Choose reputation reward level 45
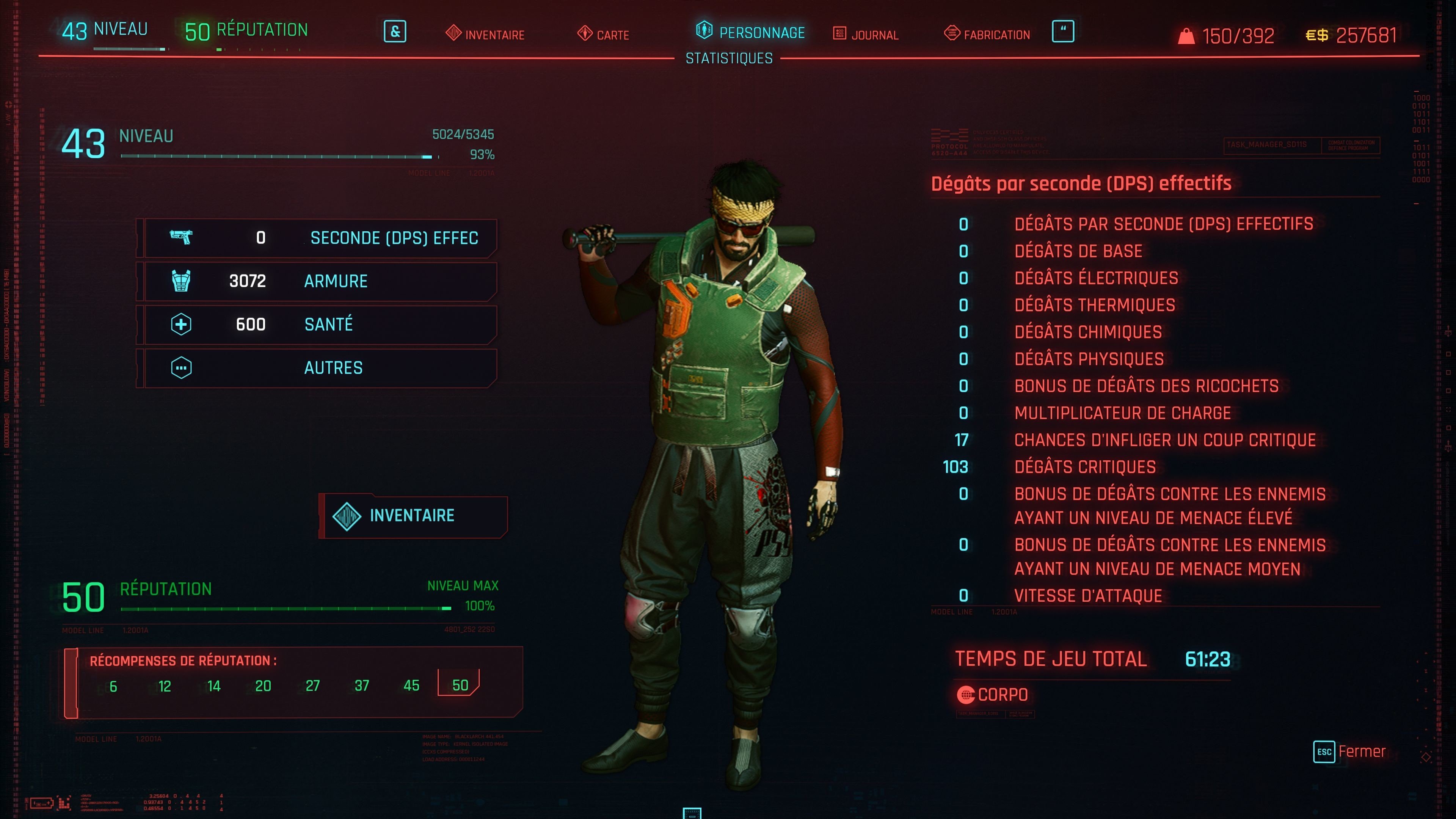 point(411,686)
